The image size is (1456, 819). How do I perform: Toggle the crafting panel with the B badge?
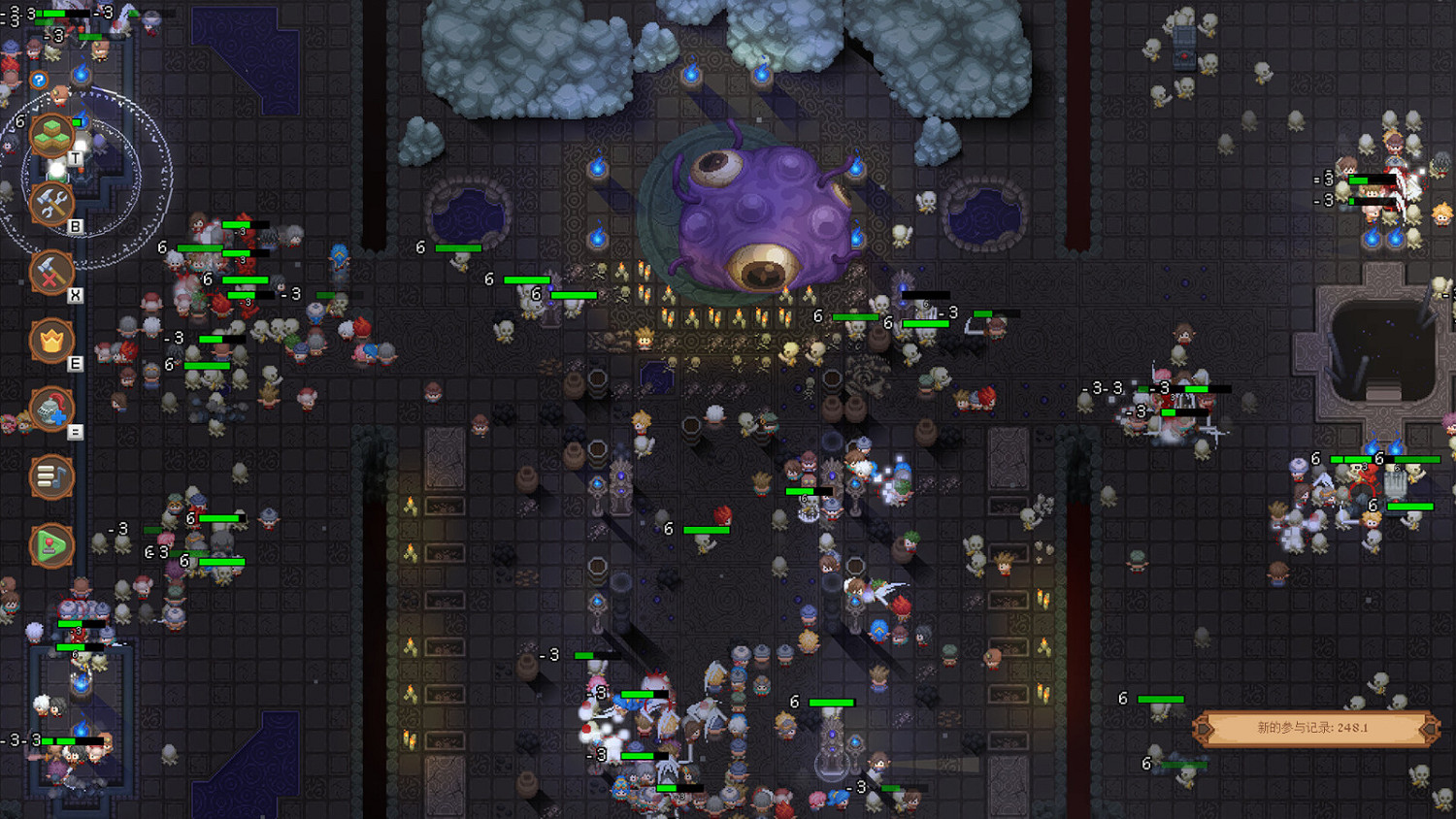click(76, 226)
